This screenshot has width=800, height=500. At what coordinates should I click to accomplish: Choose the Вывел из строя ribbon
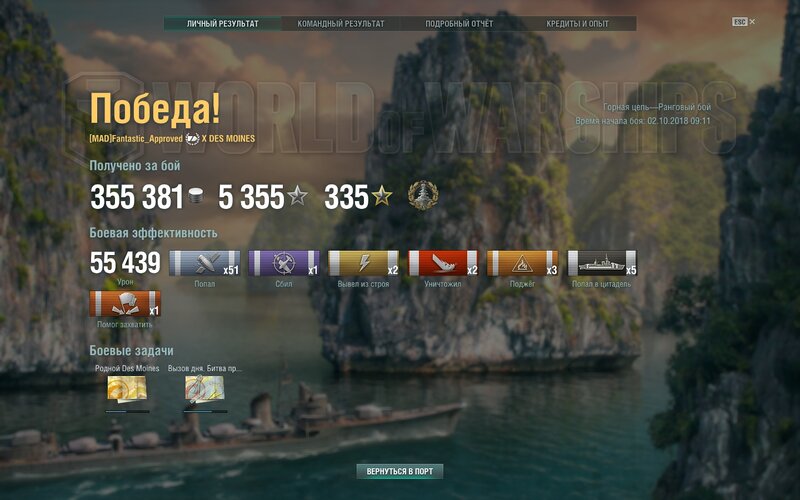[x=363, y=263]
